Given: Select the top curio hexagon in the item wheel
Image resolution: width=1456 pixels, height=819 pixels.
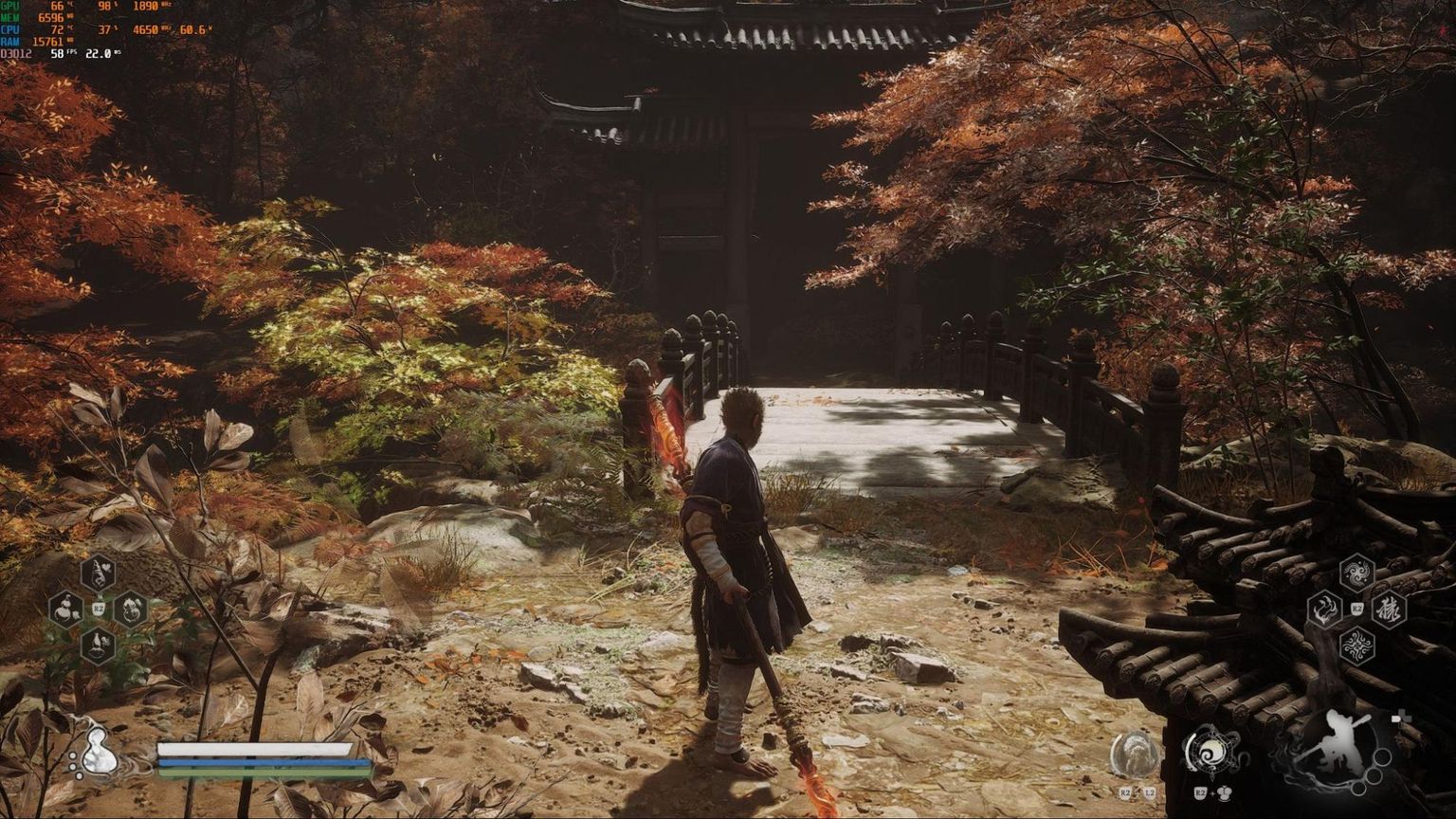Looking at the screenshot, I should (99, 574).
